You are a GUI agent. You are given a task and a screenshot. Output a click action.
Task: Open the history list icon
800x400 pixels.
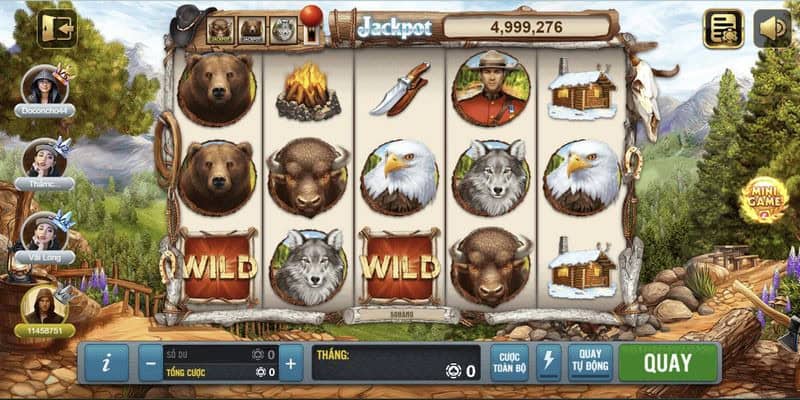723,28
